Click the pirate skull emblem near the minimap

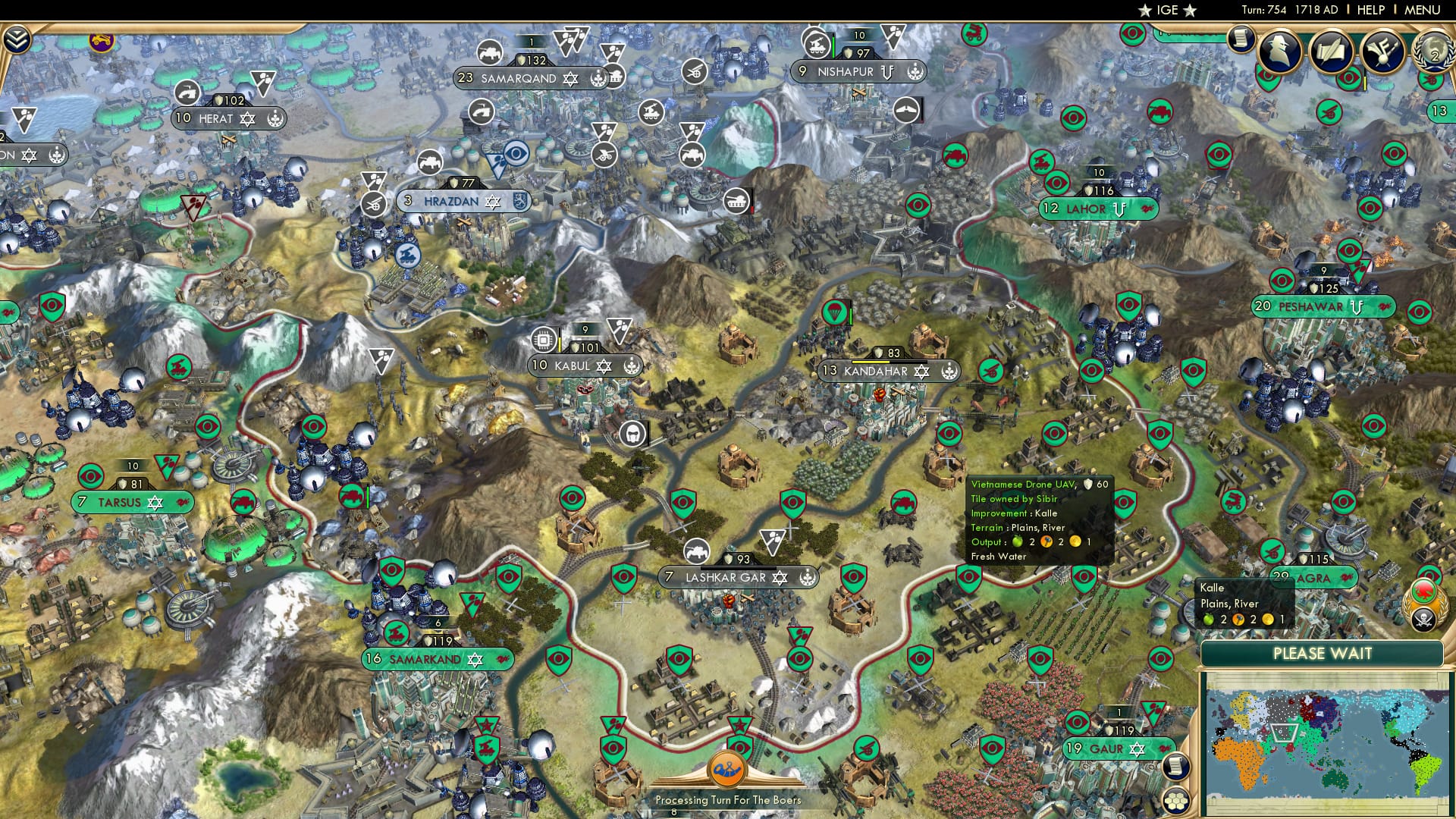click(1424, 619)
